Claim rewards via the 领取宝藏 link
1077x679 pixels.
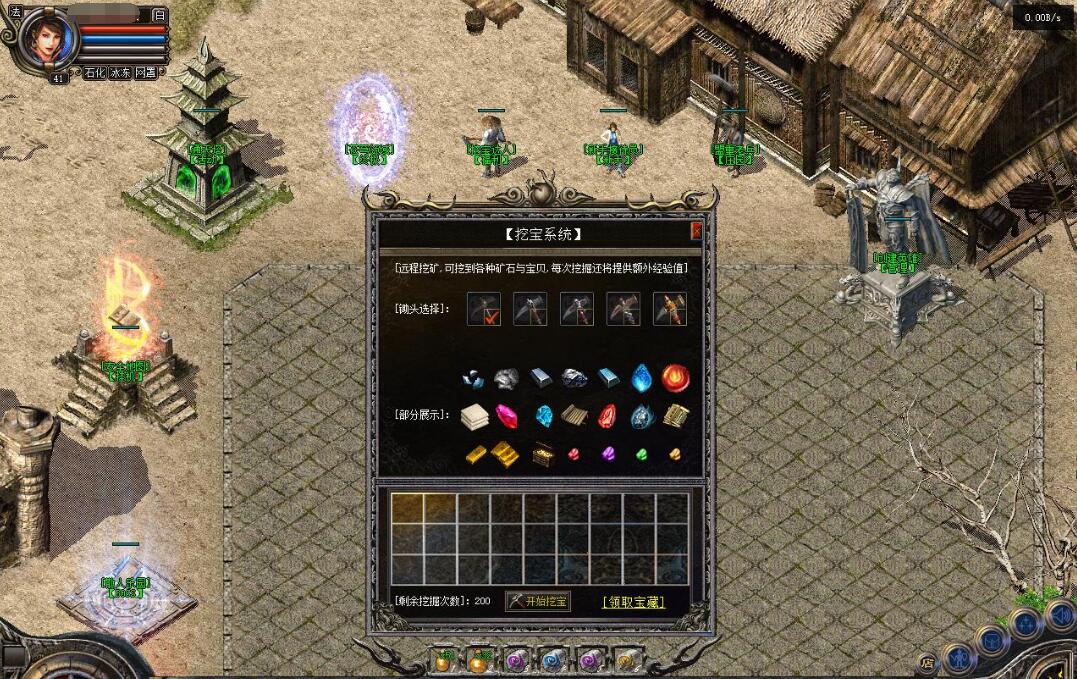click(x=633, y=602)
